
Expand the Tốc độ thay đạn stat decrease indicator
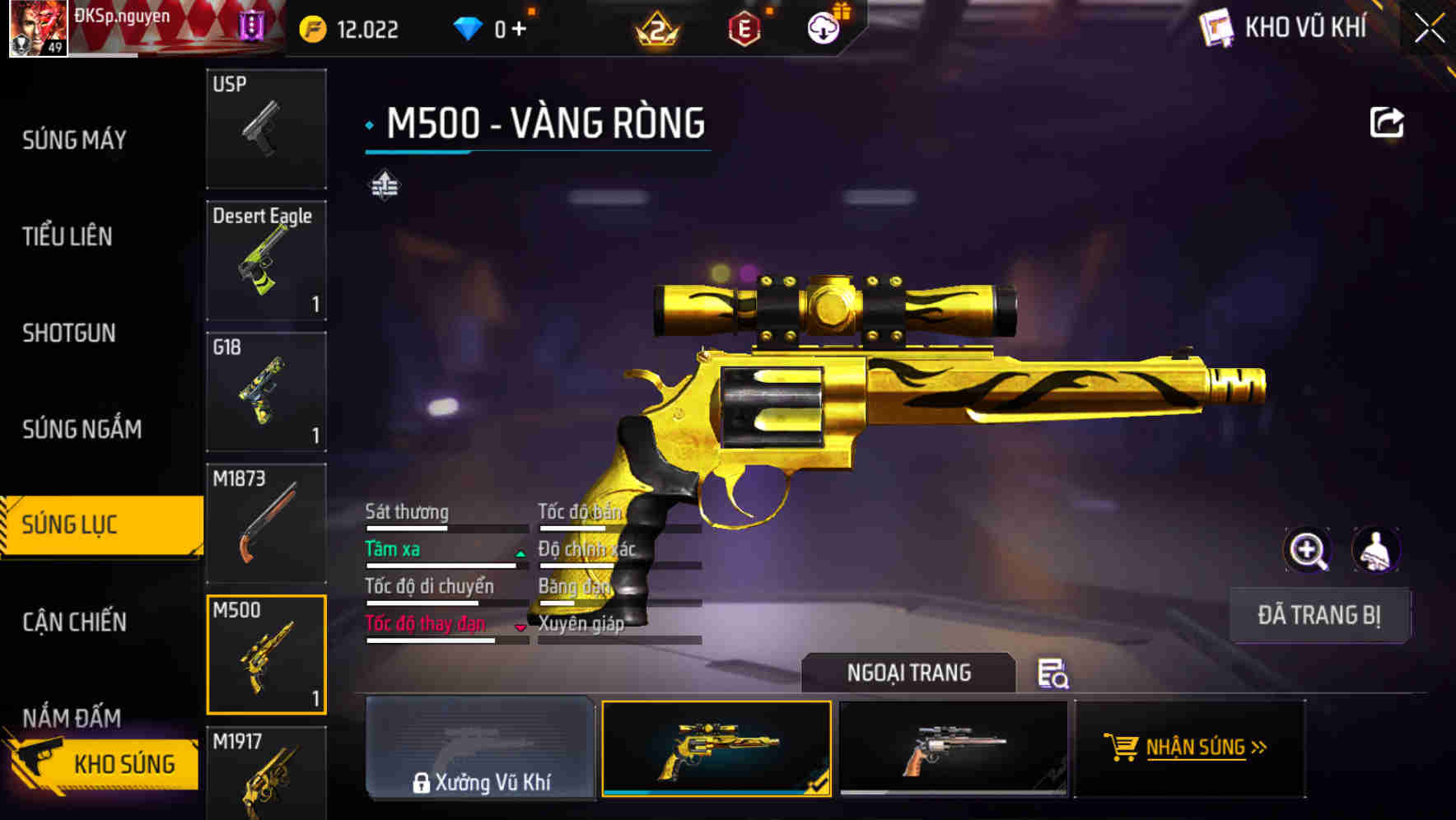[520, 628]
